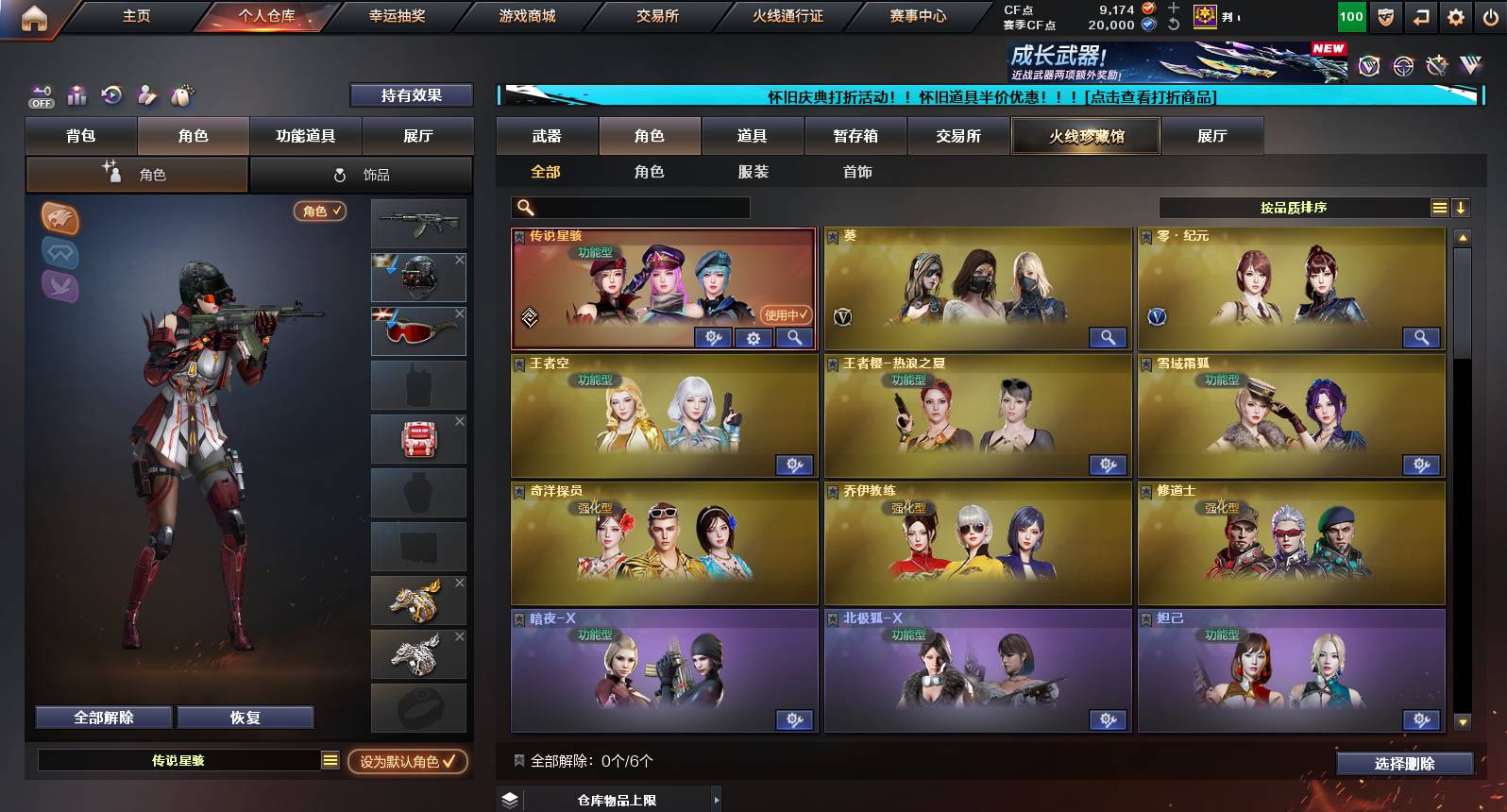Click the 全部解除 button
Viewport: 1507px width, 812px height.
(x=102, y=717)
